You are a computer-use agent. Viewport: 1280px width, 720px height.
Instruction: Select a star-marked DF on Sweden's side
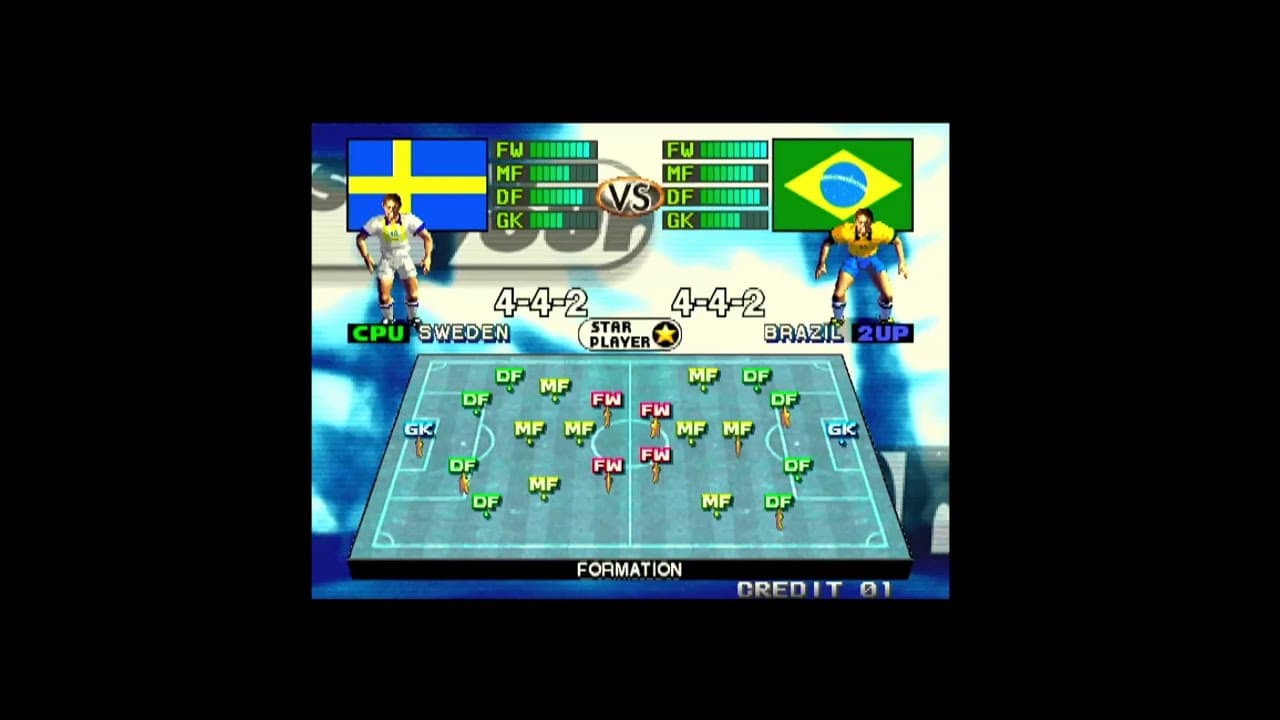[x=462, y=465]
